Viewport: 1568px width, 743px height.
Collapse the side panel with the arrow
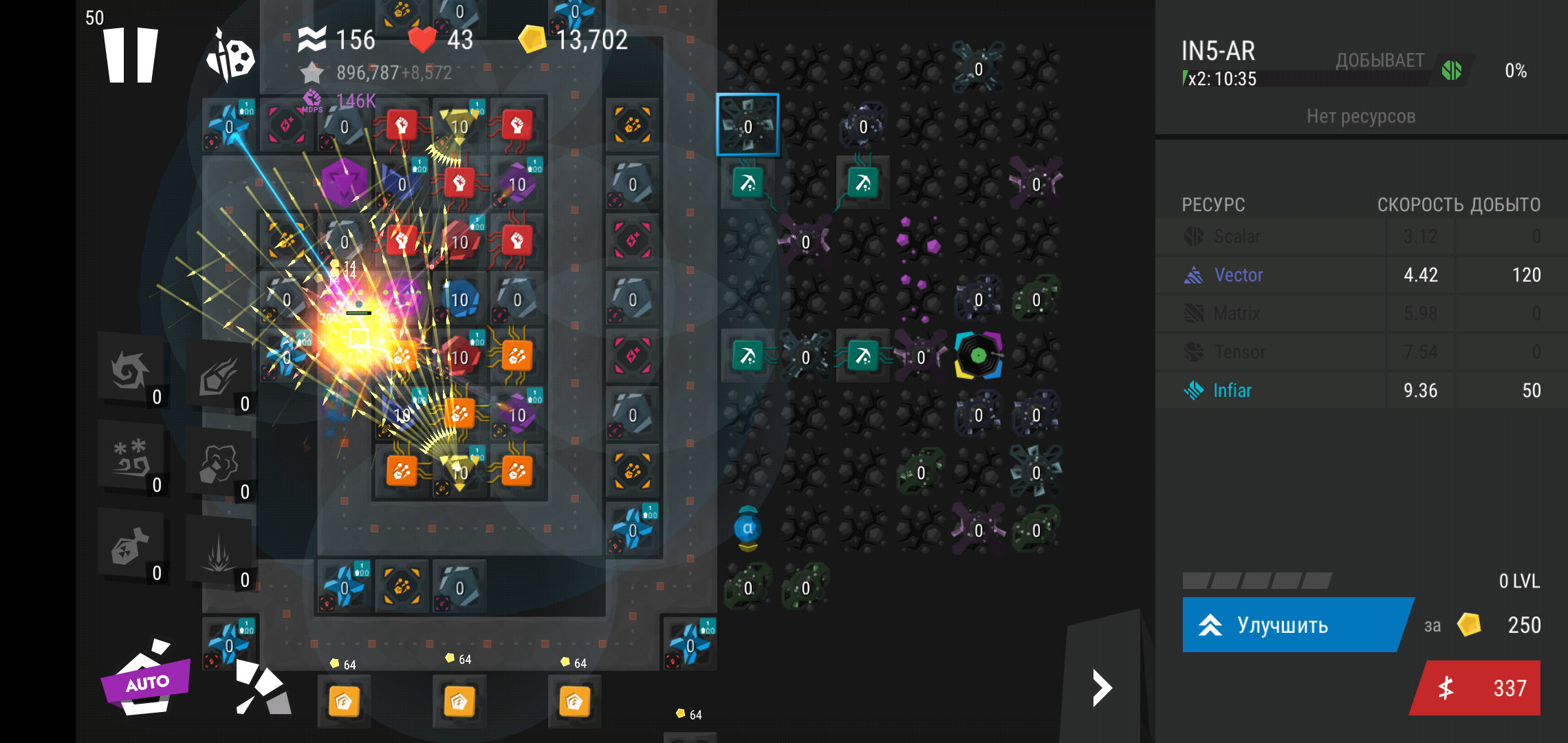(1102, 688)
